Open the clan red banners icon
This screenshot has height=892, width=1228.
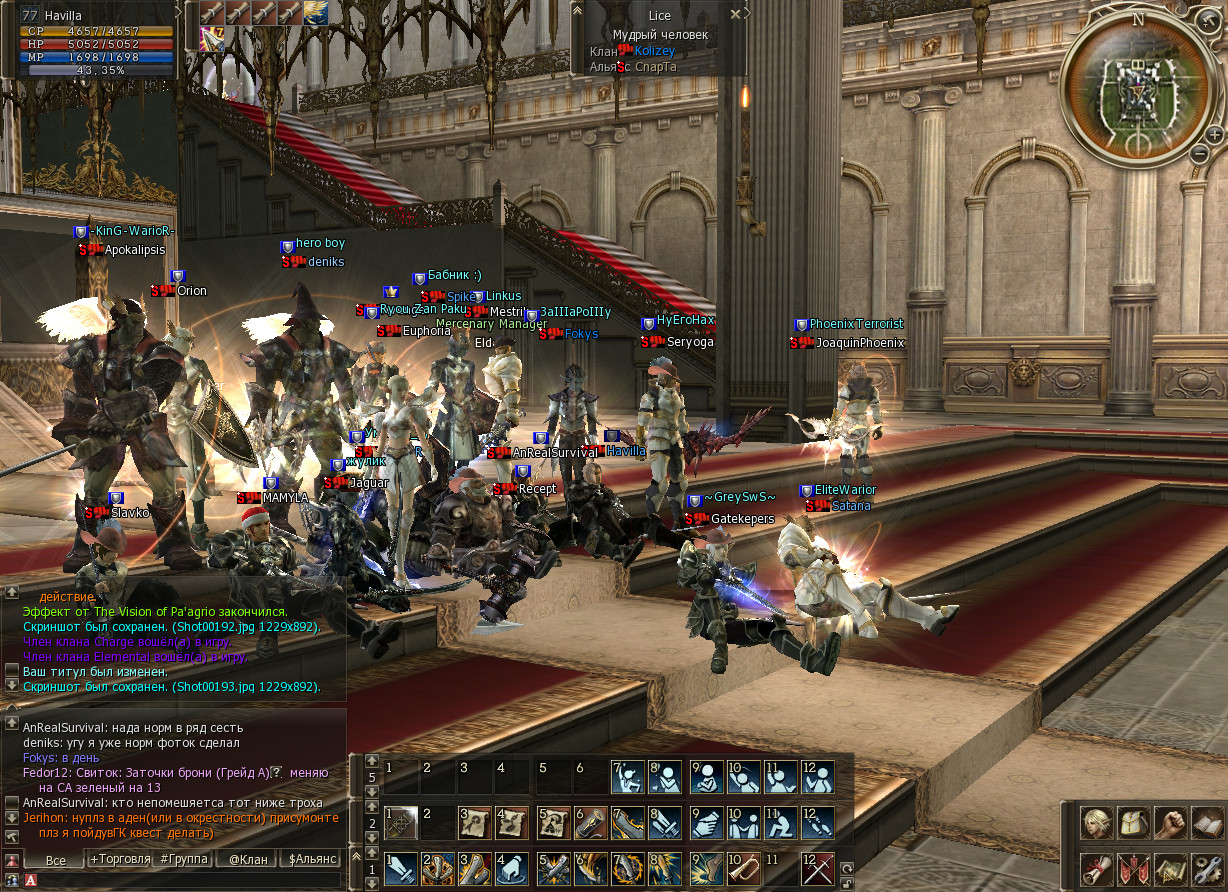coord(1133,868)
